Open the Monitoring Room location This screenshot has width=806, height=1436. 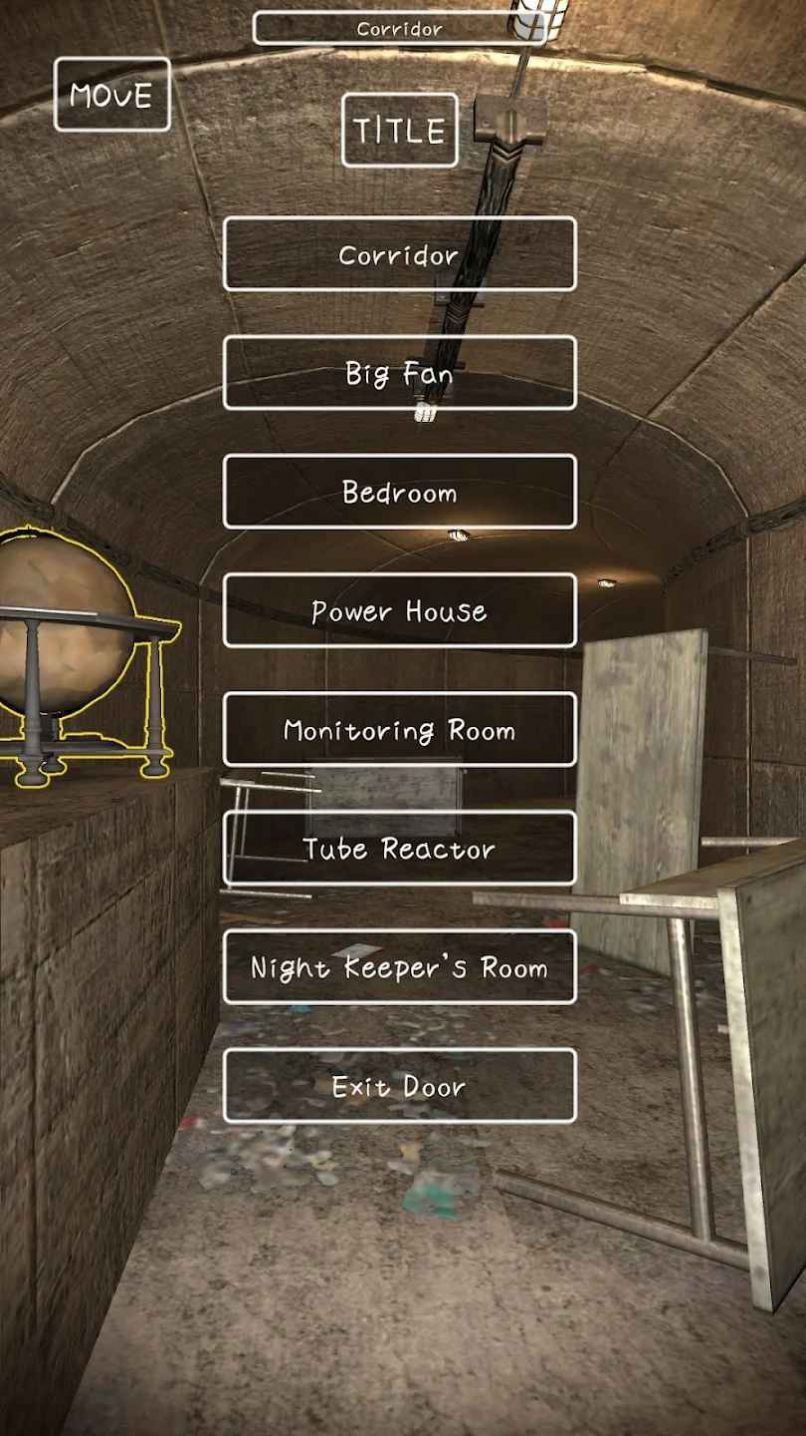[400, 730]
